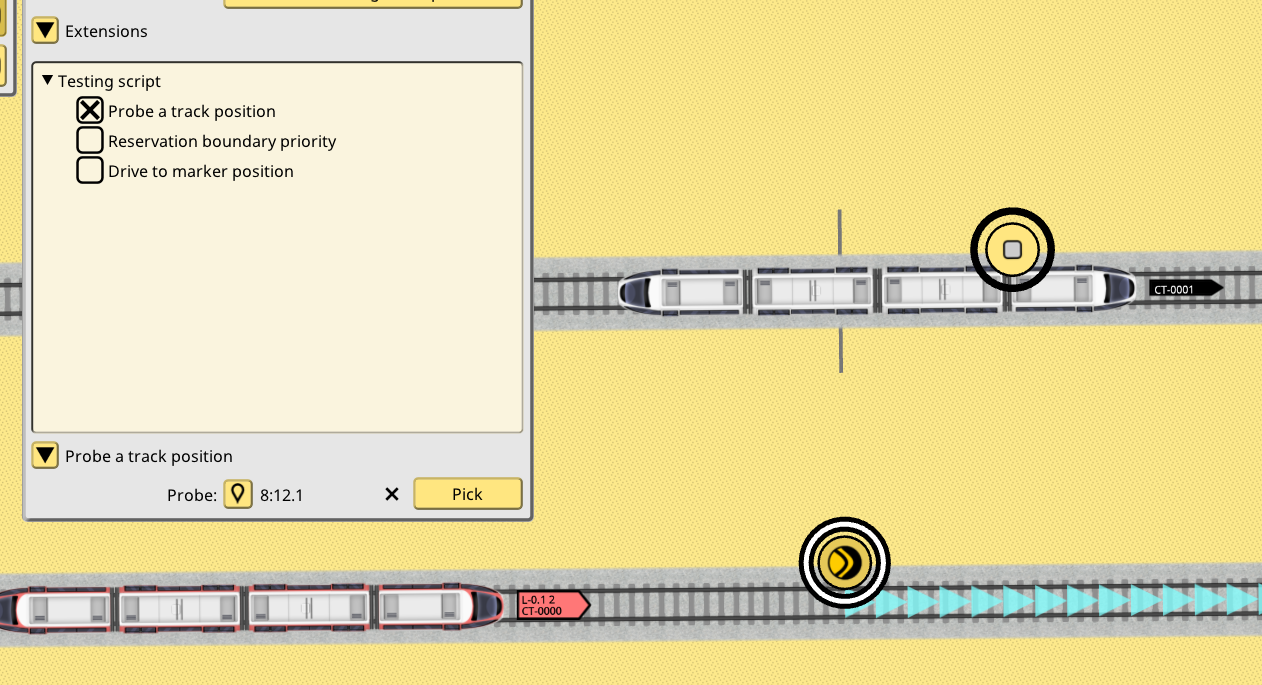The image size is (1262, 685).
Task: Uncheck Probe a track position checkbox
Action: click(90, 111)
